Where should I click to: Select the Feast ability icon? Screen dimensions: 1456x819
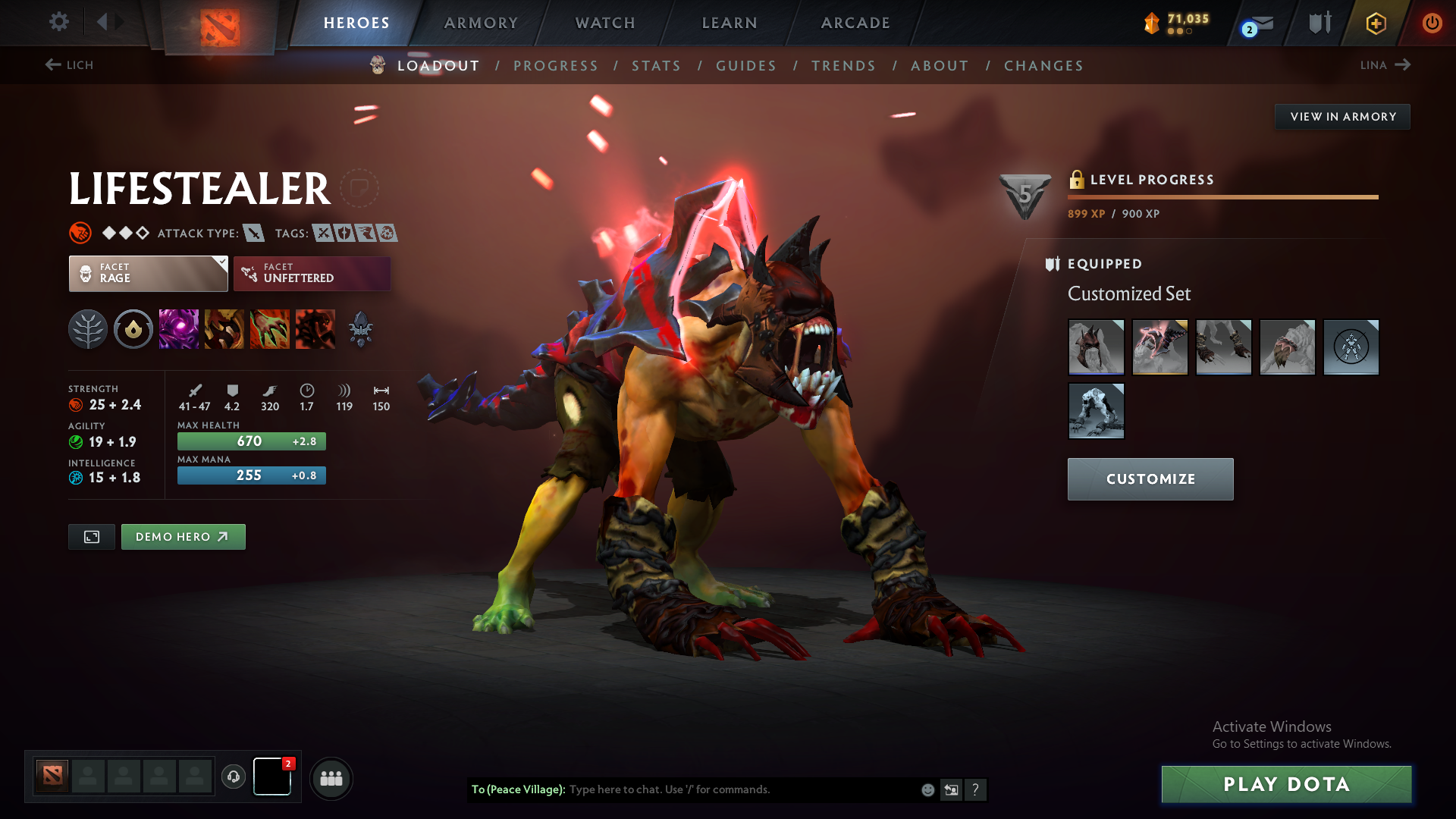pos(224,328)
